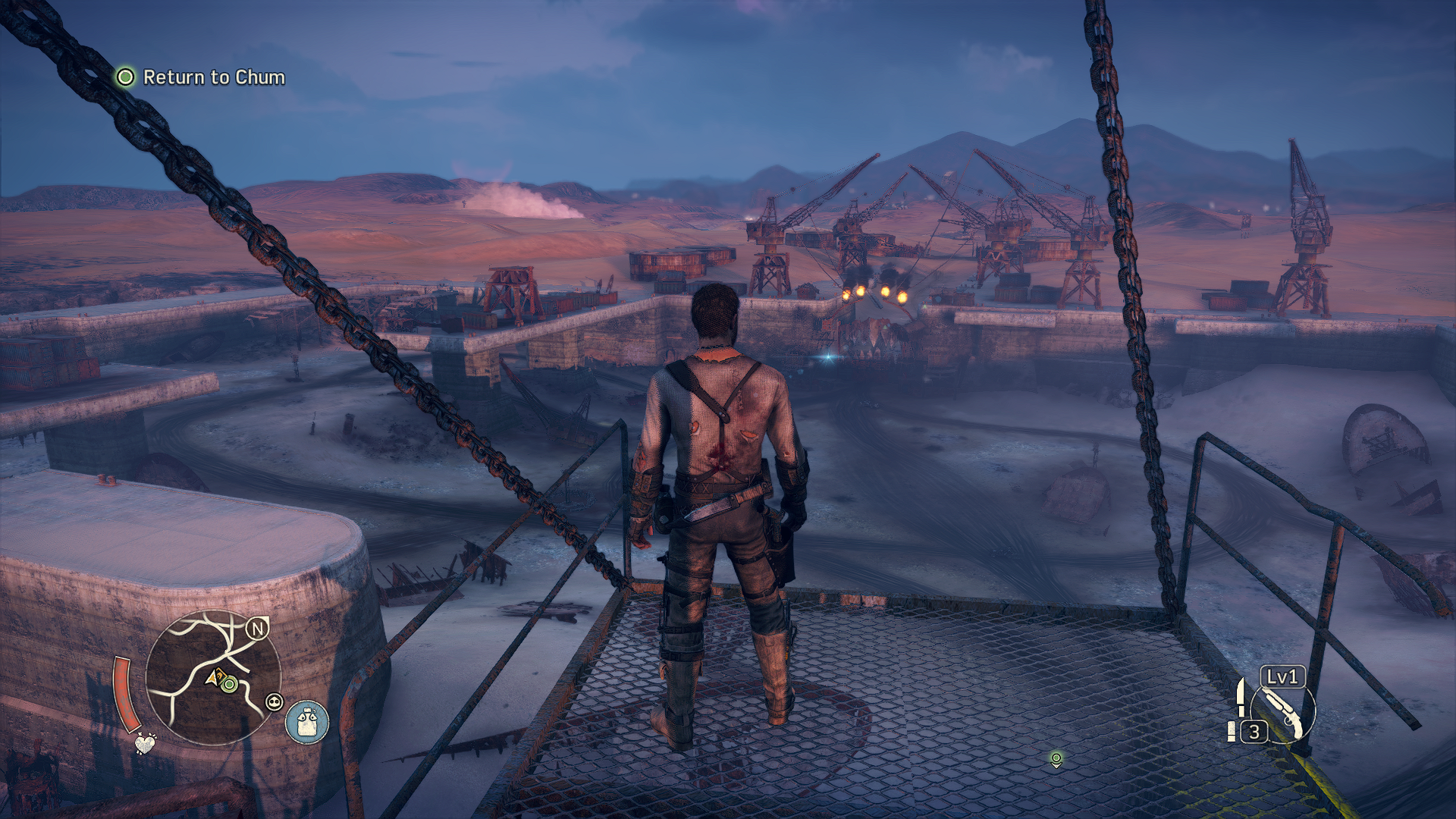This screenshot has height=819, width=1456.
Task: Select the shotgun weapon icon
Action: coord(1283,713)
